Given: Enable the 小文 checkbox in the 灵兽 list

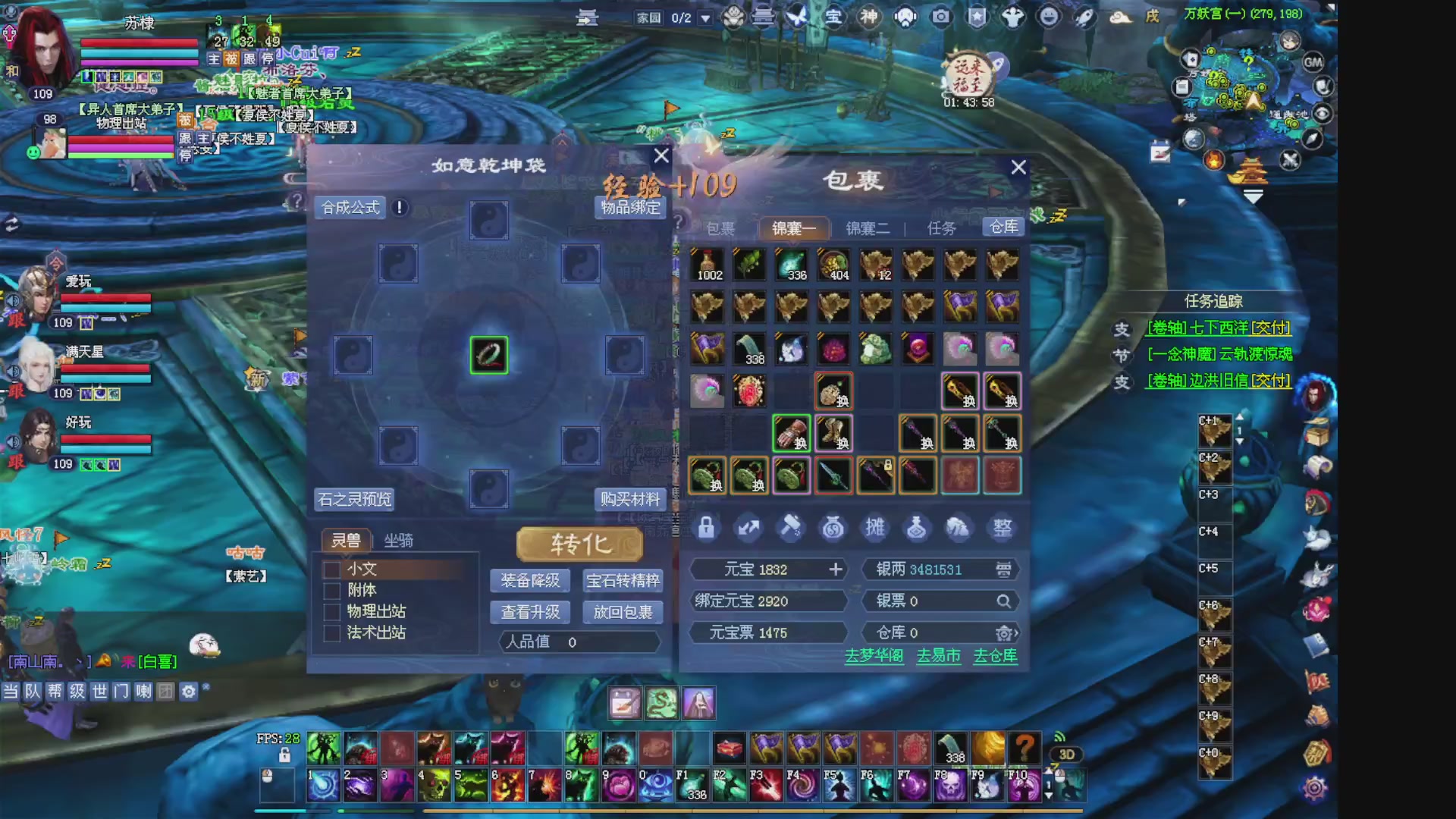Looking at the screenshot, I should pyautogui.click(x=331, y=569).
